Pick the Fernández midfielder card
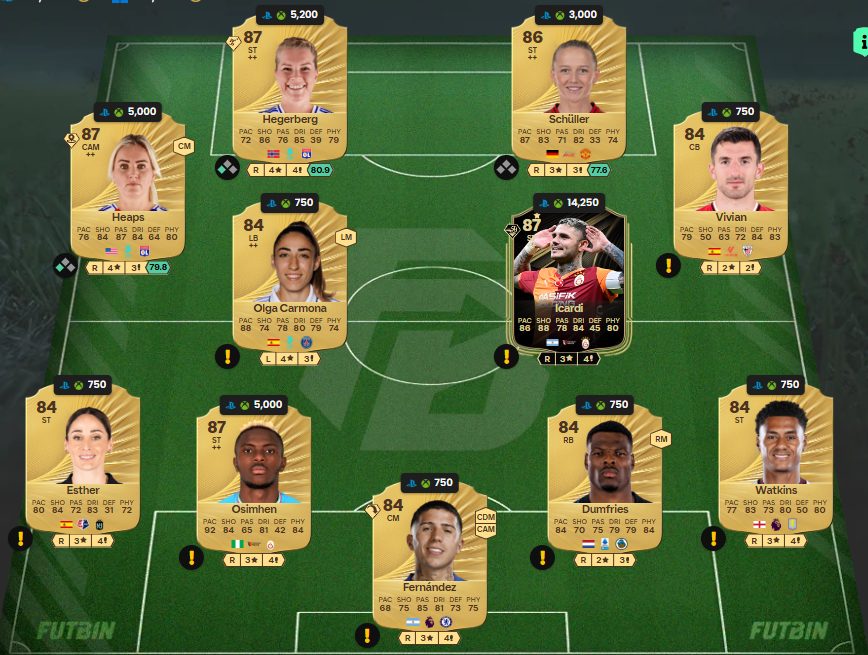 pos(429,550)
